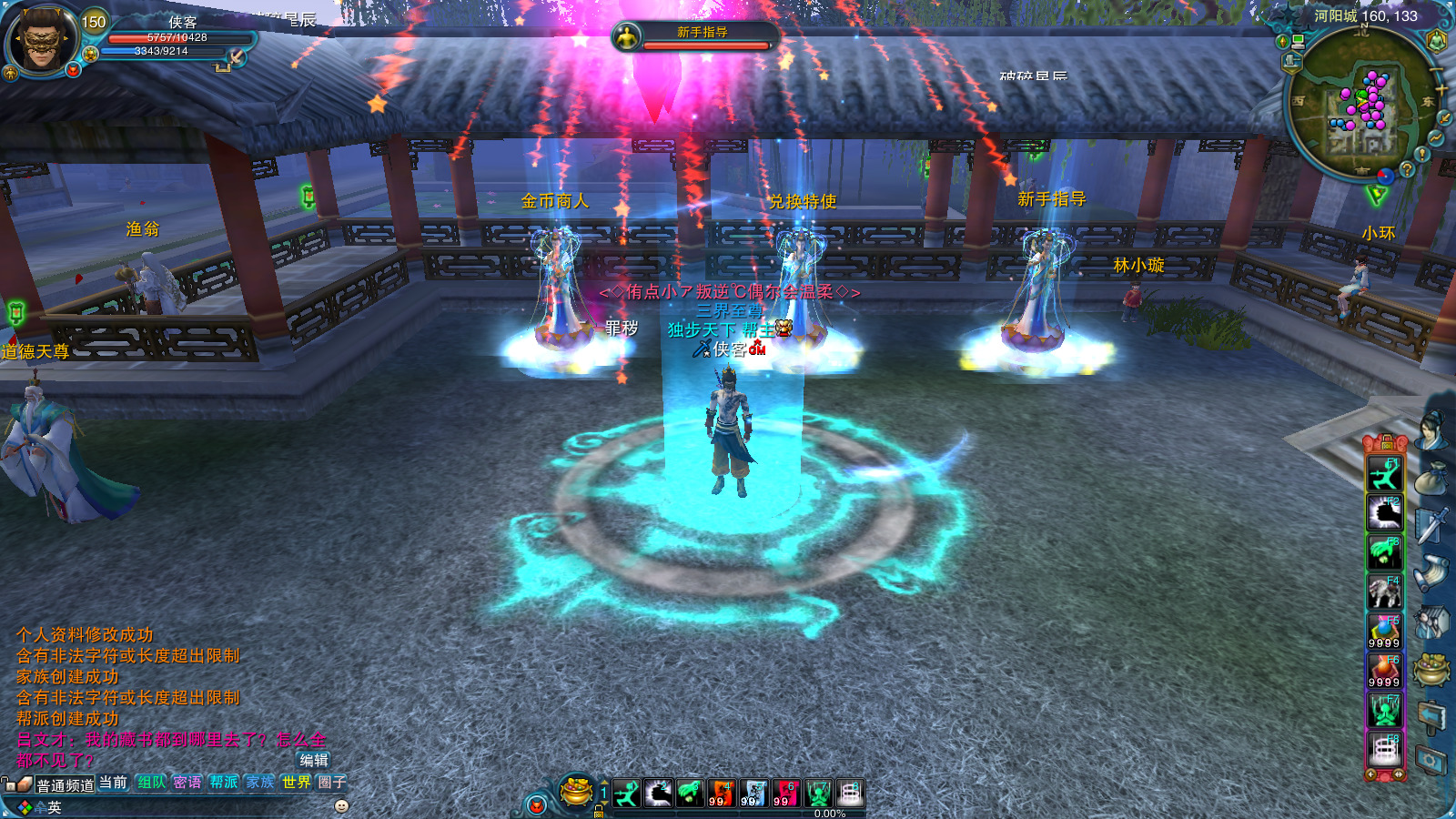Switch chat to the 世界 (World) channel
1456x819 pixels.
coord(296,783)
